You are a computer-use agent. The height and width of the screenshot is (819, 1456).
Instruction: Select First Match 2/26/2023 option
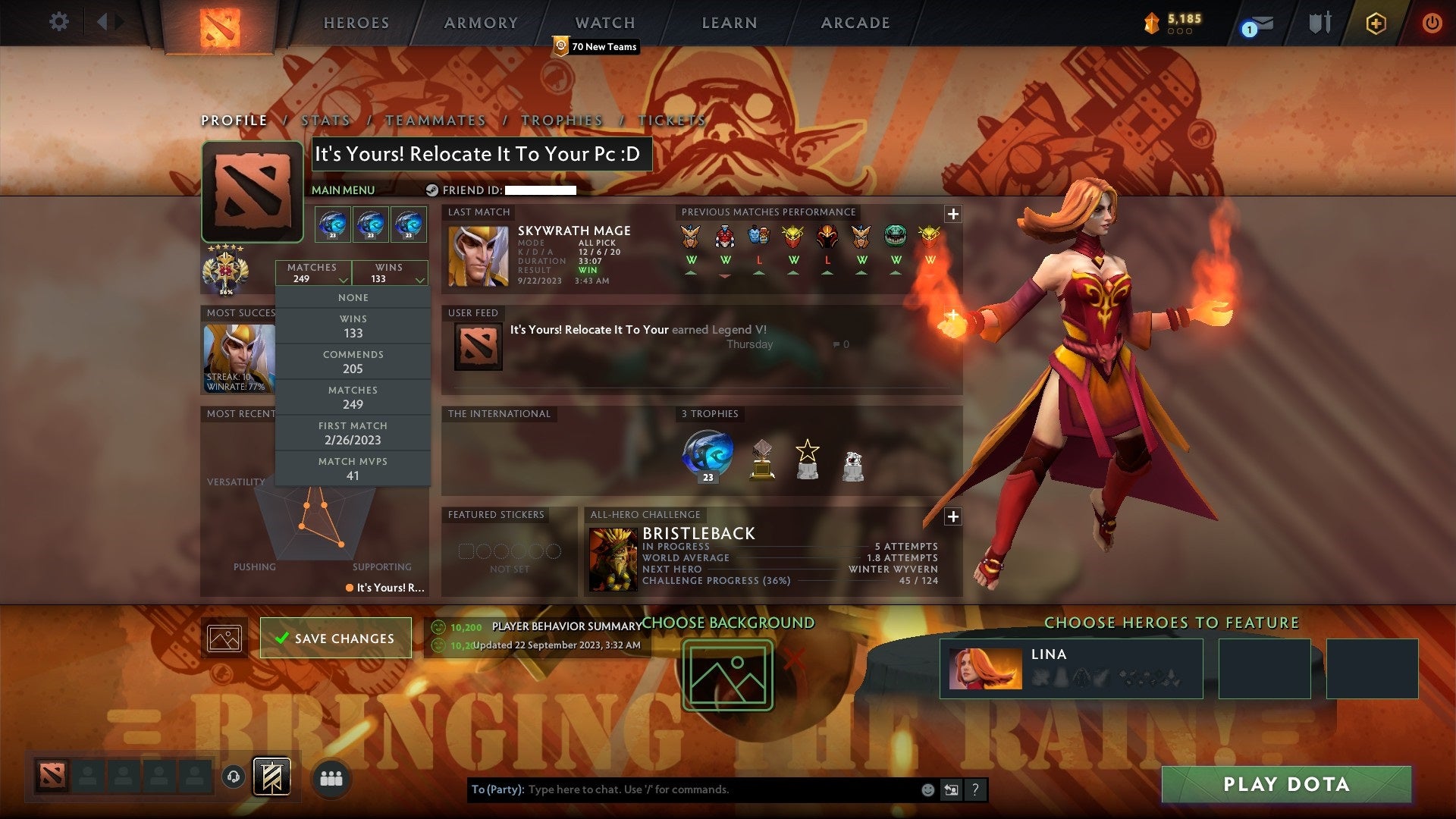[353, 432]
